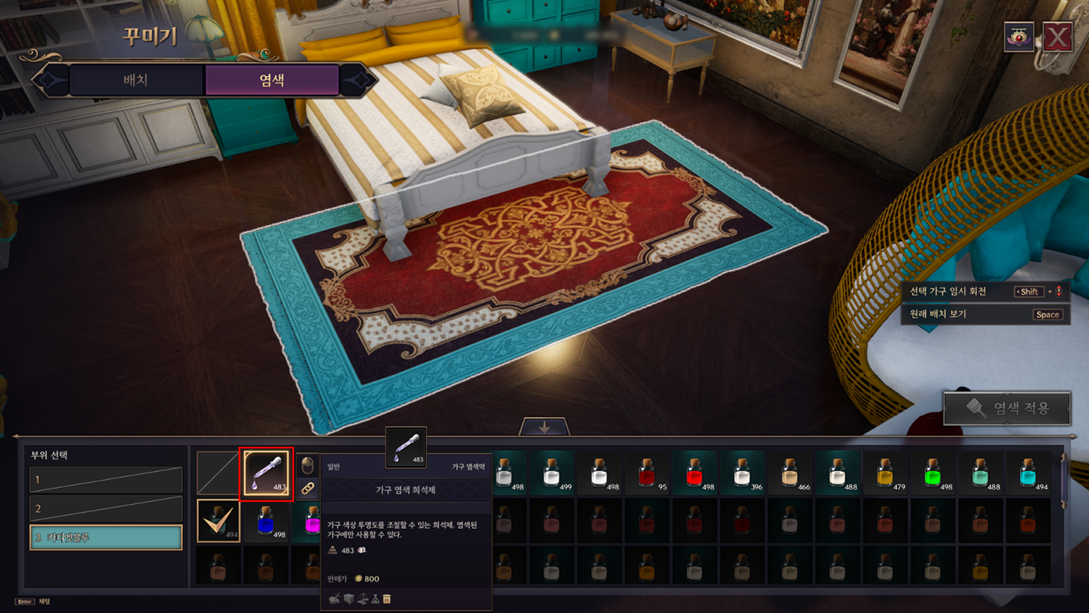The width and height of the screenshot is (1089, 613).
Task: Collapse the dye panel with the down arrow
Action: click(x=544, y=427)
